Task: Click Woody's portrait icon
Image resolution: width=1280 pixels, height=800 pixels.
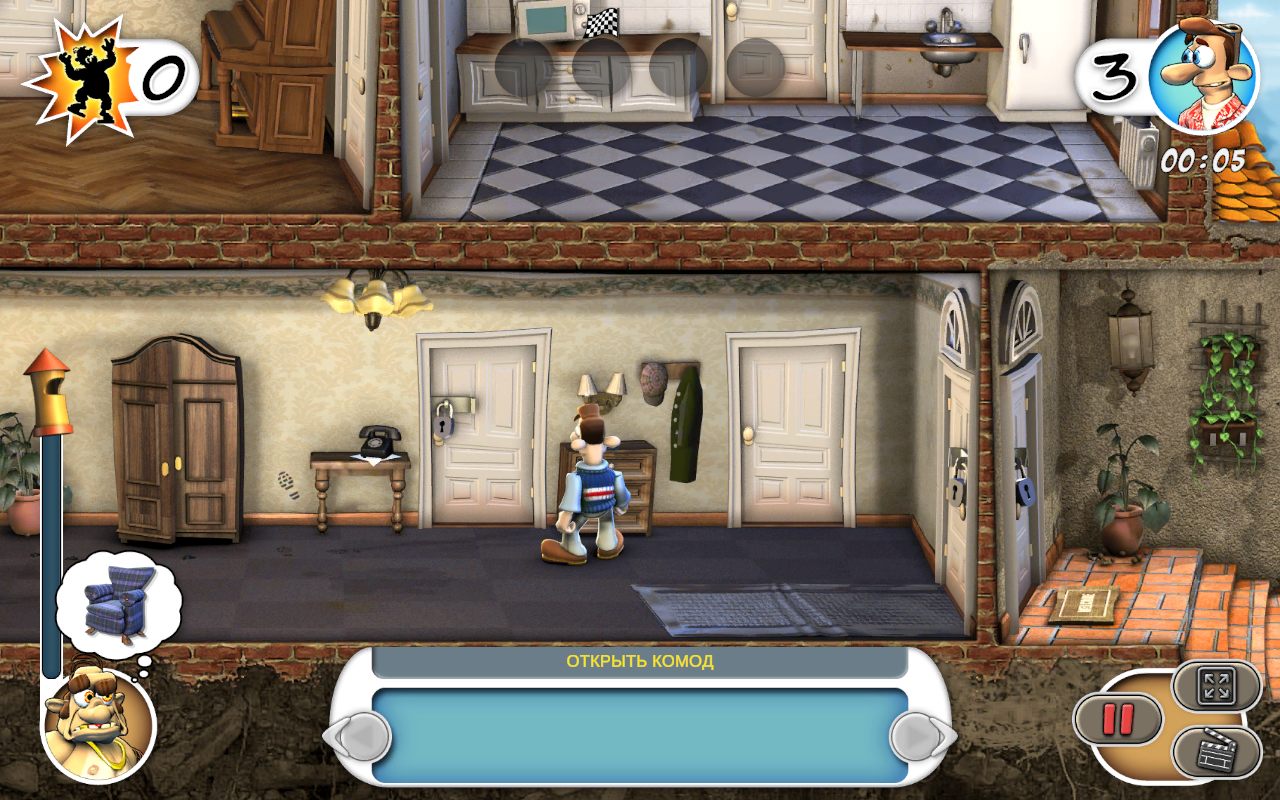Action: (1202, 75)
